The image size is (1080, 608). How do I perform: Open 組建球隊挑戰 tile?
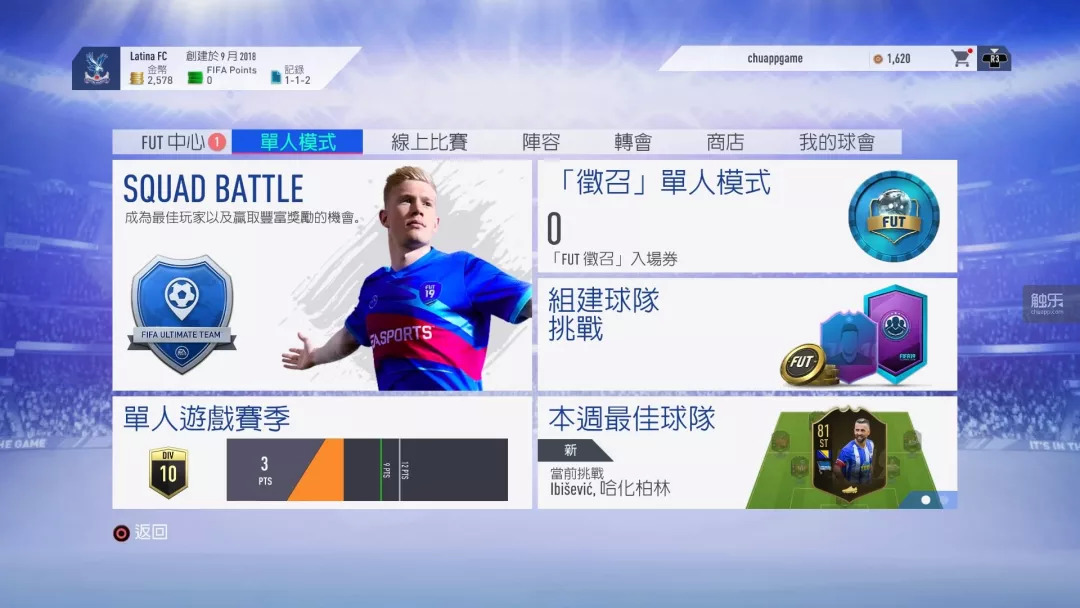click(747, 334)
